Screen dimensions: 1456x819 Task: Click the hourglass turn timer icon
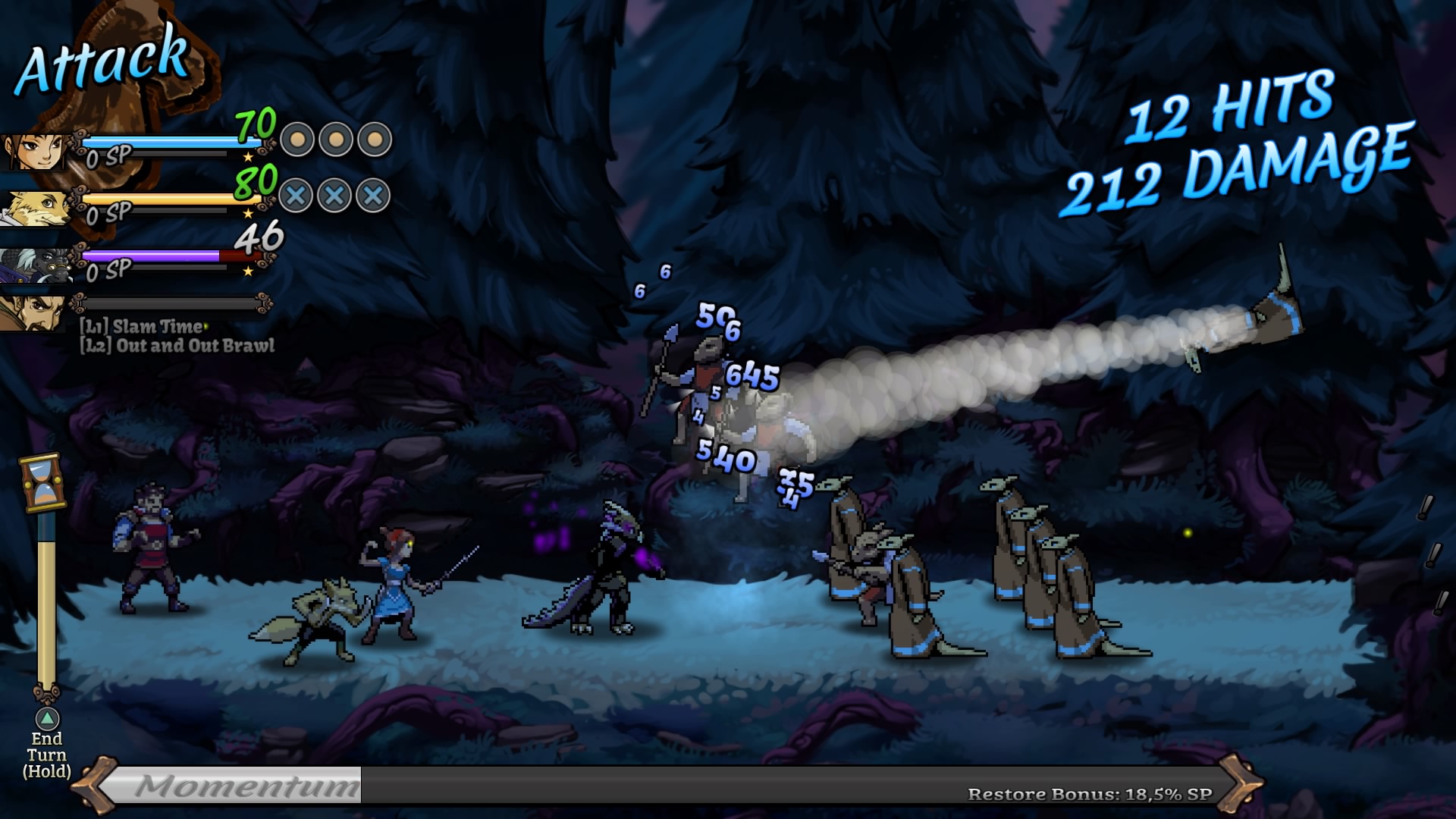coord(42,483)
